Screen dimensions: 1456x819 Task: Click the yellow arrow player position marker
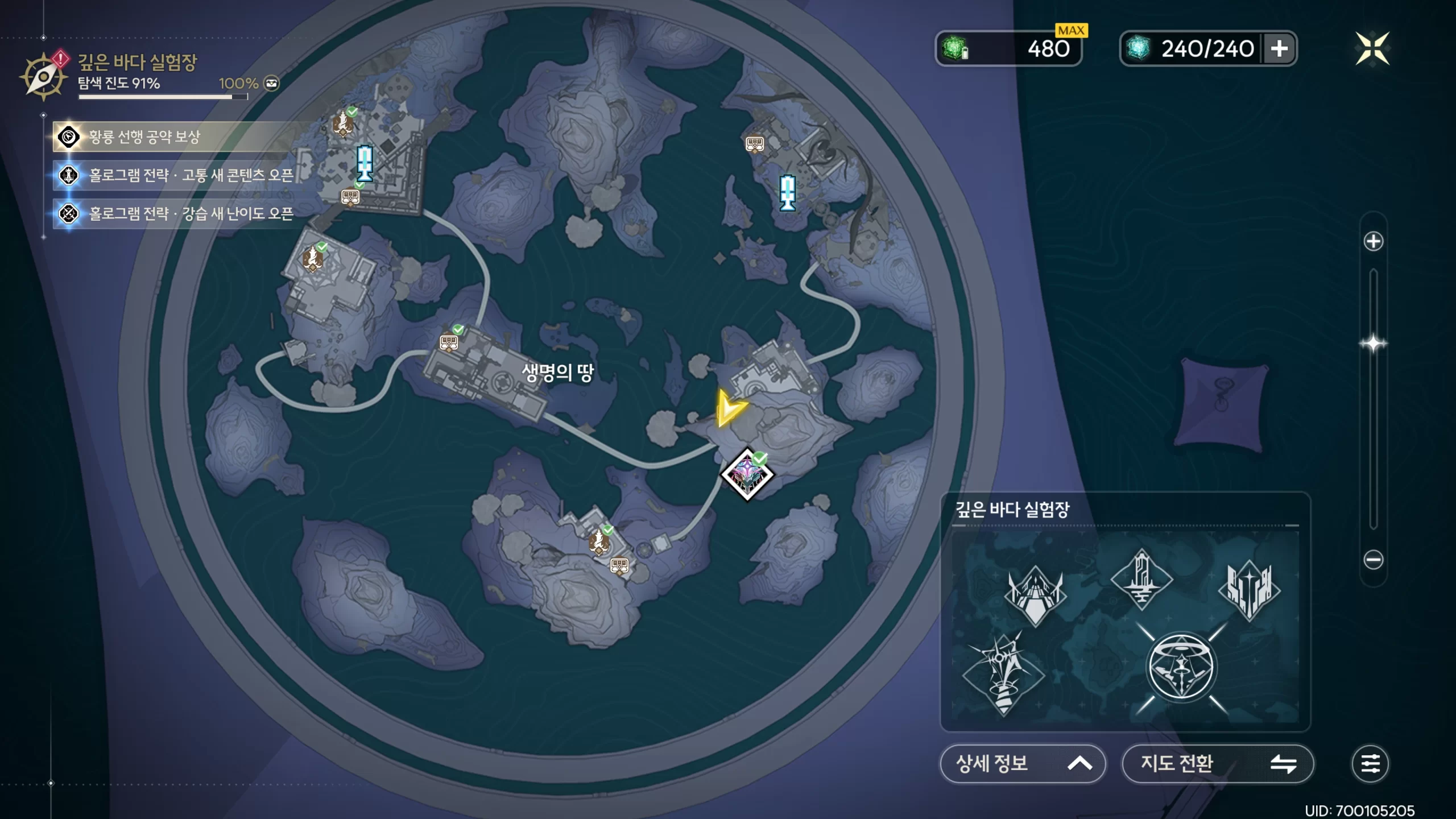click(x=729, y=408)
